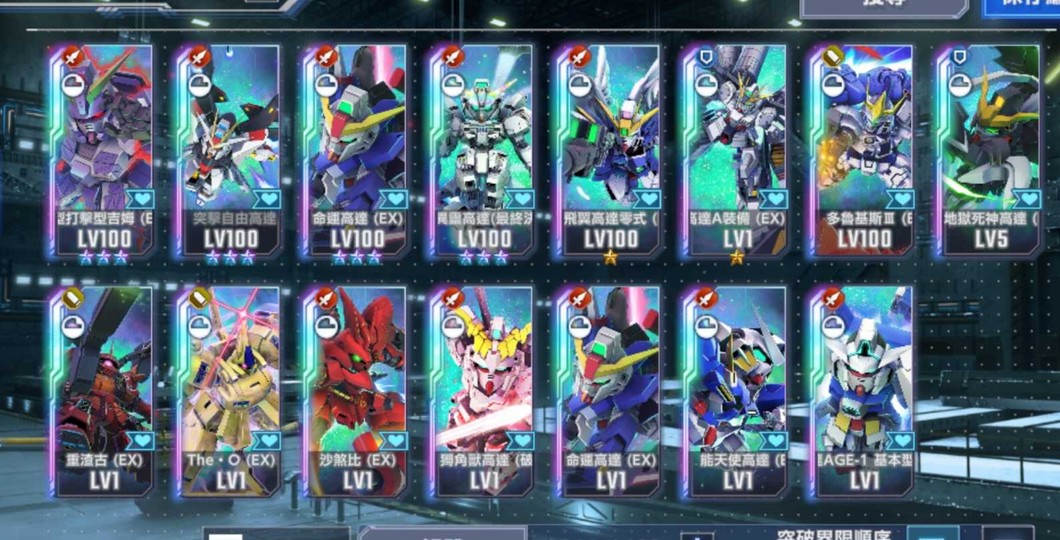Choose the 多魯基斯Ⅲ unit card
The image size is (1060, 540).
(863, 150)
